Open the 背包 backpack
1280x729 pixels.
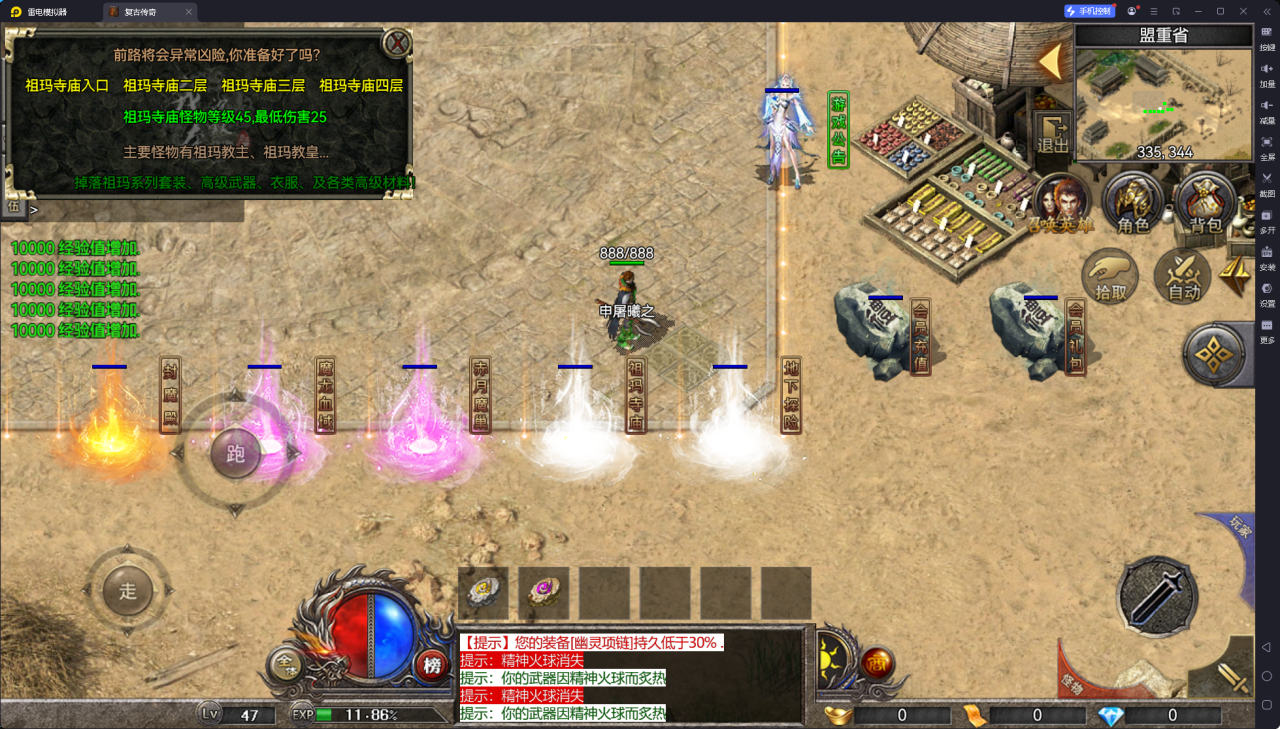[1204, 204]
